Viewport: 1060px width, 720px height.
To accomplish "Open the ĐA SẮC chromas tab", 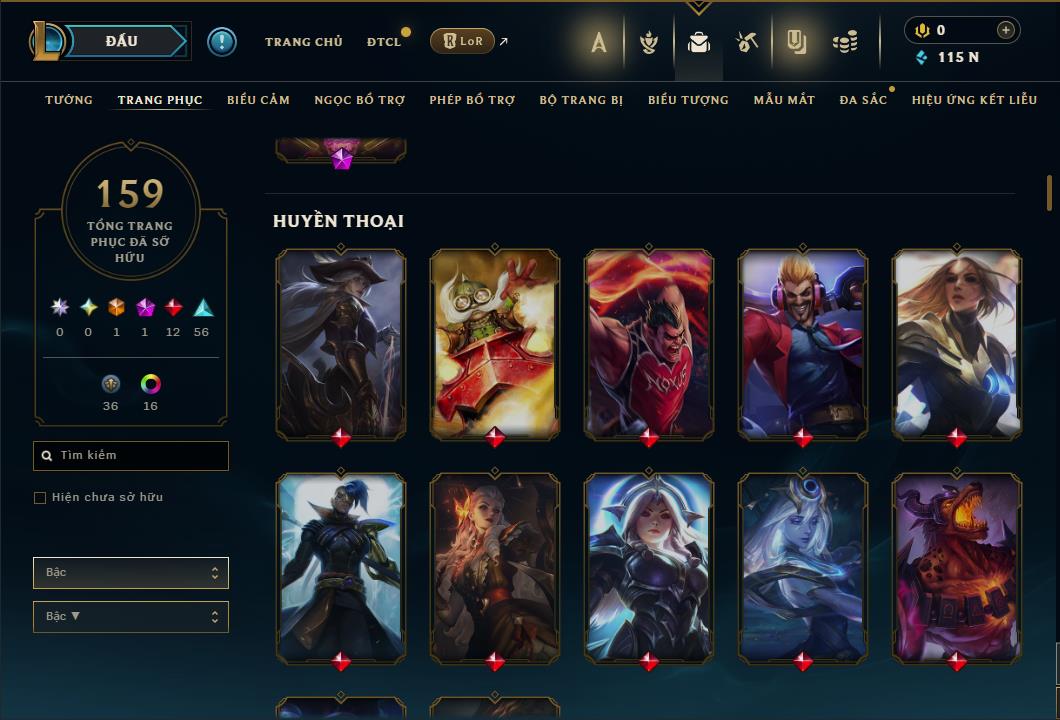I will pos(863,100).
